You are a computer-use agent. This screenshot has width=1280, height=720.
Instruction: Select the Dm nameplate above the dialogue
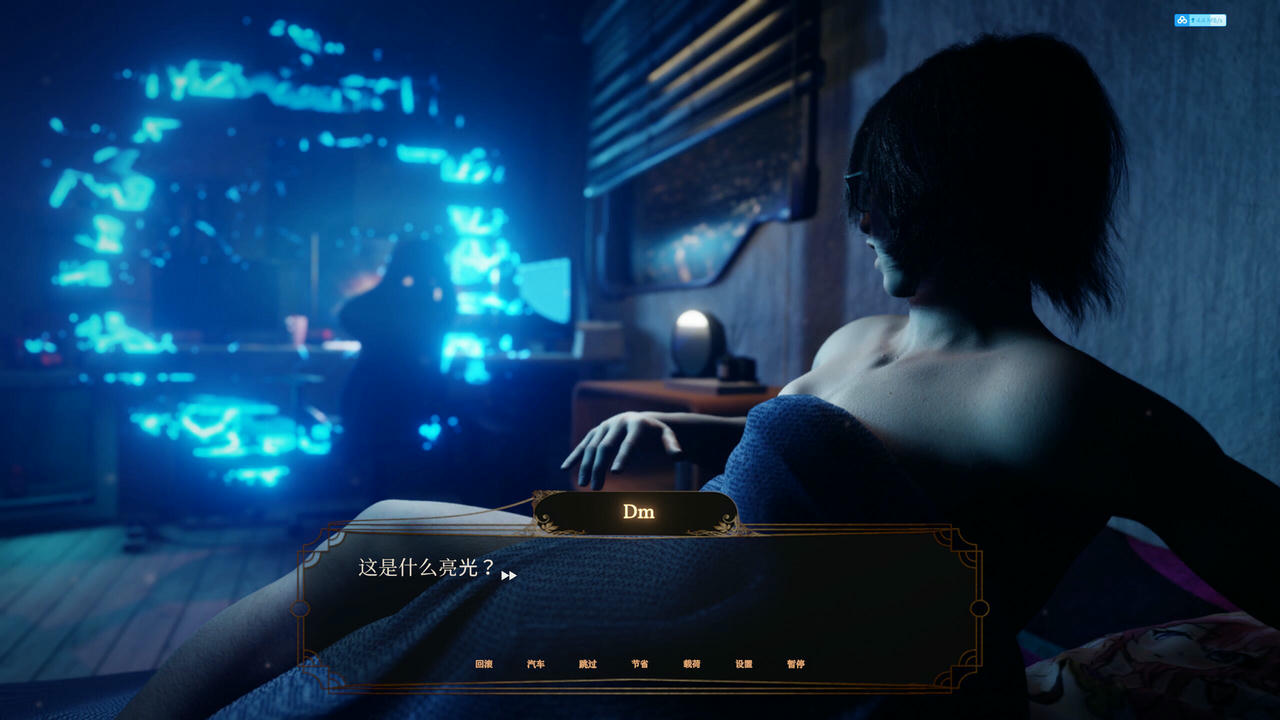tap(637, 512)
